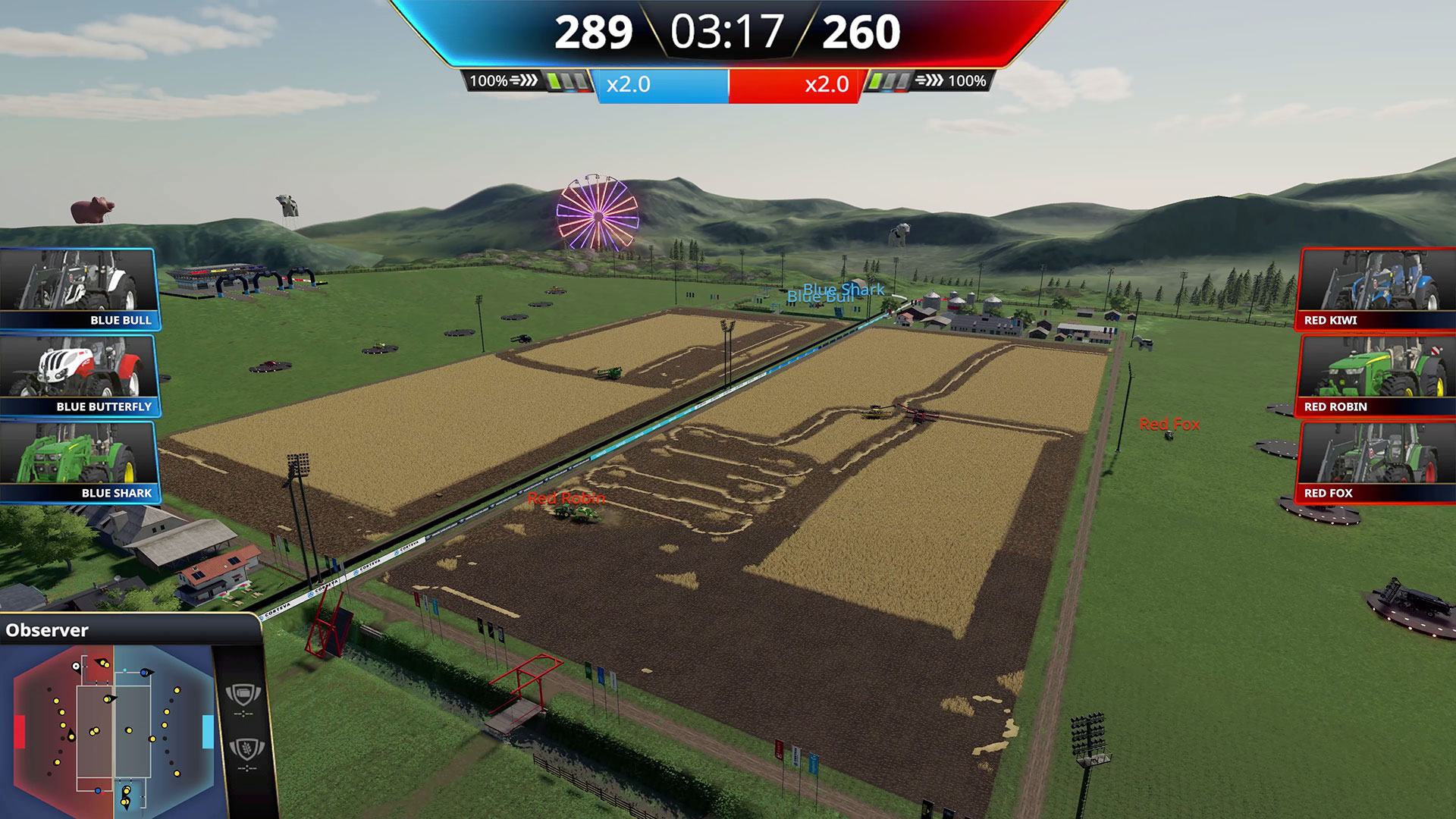Choose the RED KIWI player card
Screen dimensions: 1456x819
click(1376, 289)
